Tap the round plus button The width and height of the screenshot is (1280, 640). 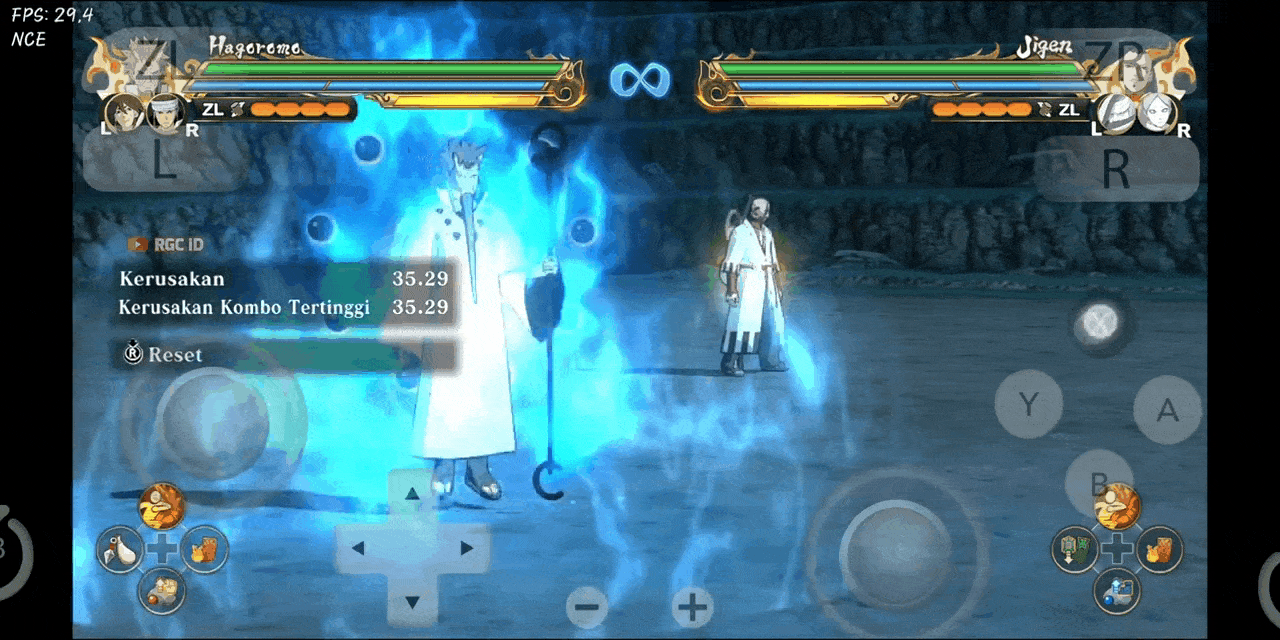[x=692, y=606]
